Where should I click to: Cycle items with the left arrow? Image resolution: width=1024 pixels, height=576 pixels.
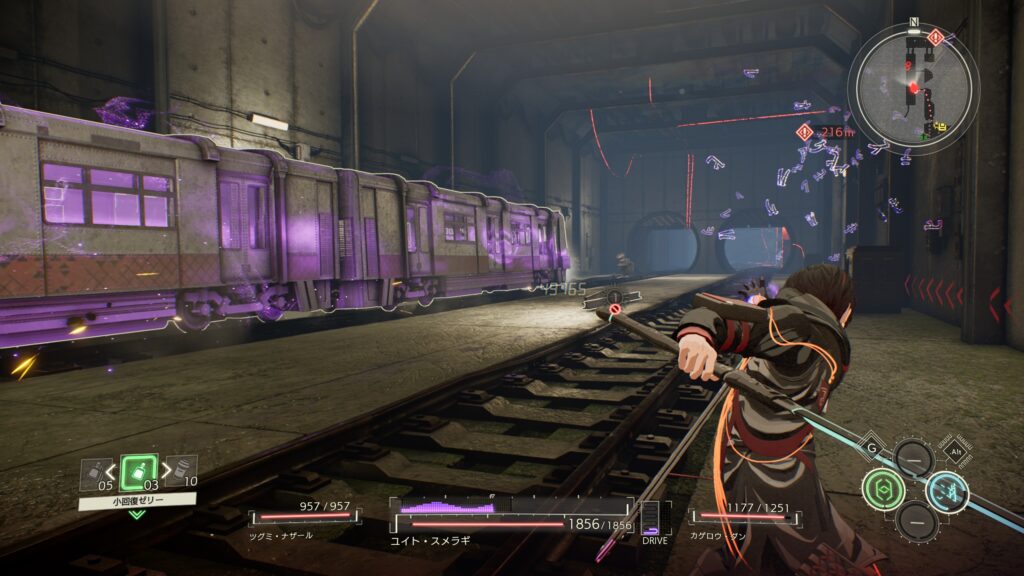pos(112,471)
